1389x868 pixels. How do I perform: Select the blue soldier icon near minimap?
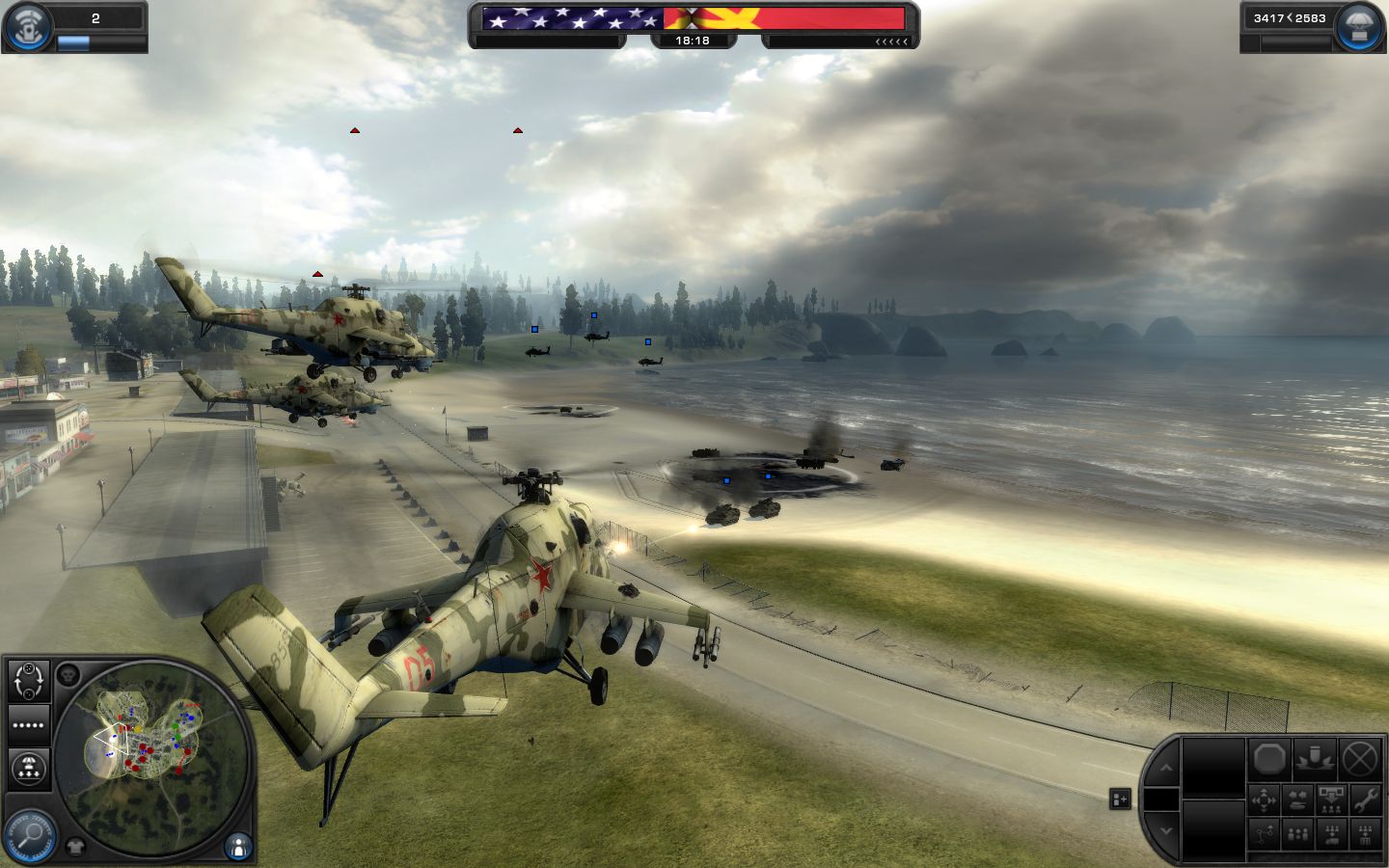(x=238, y=847)
